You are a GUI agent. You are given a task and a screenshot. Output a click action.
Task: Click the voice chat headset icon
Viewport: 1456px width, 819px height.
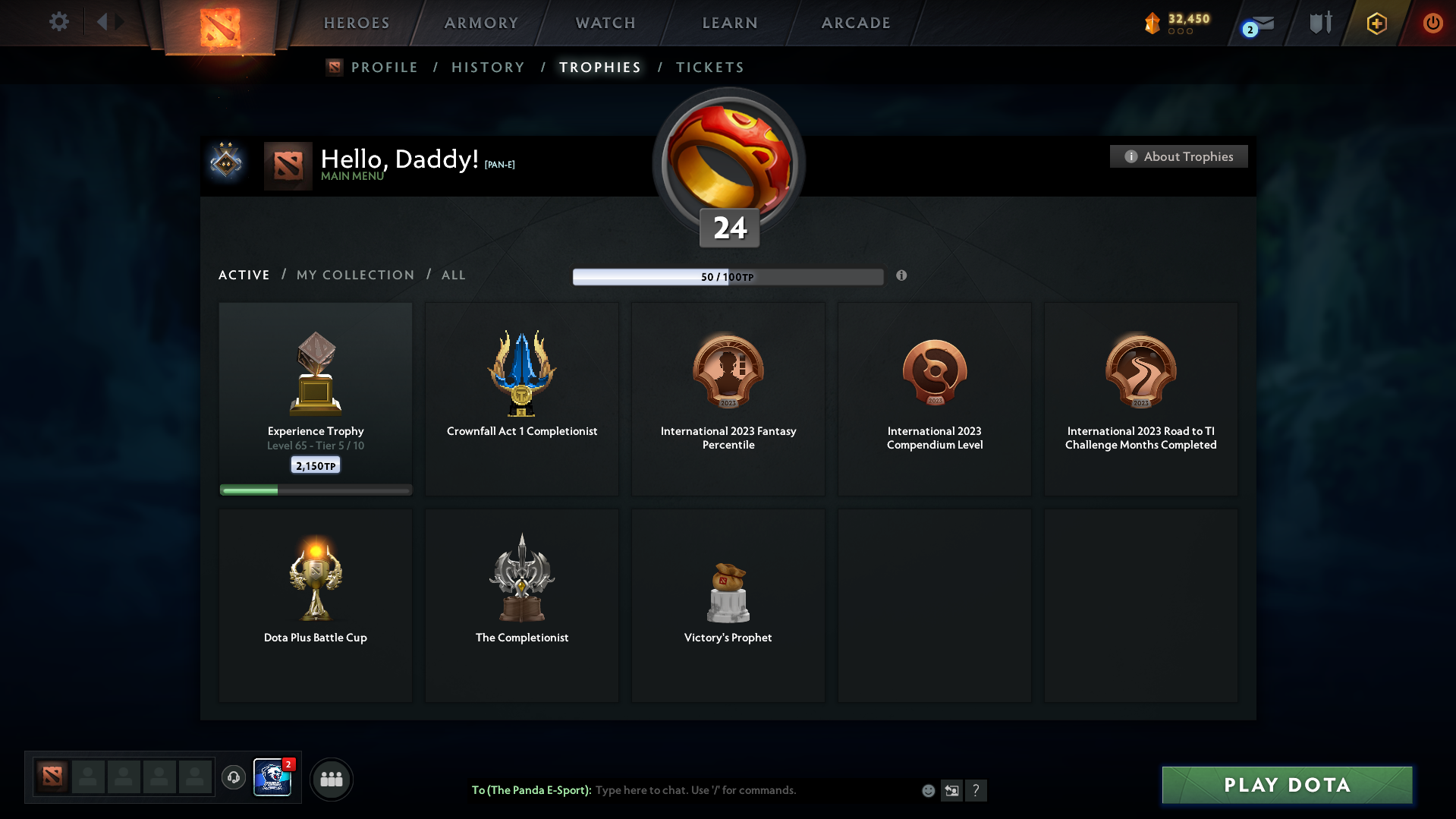(x=234, y=778)
